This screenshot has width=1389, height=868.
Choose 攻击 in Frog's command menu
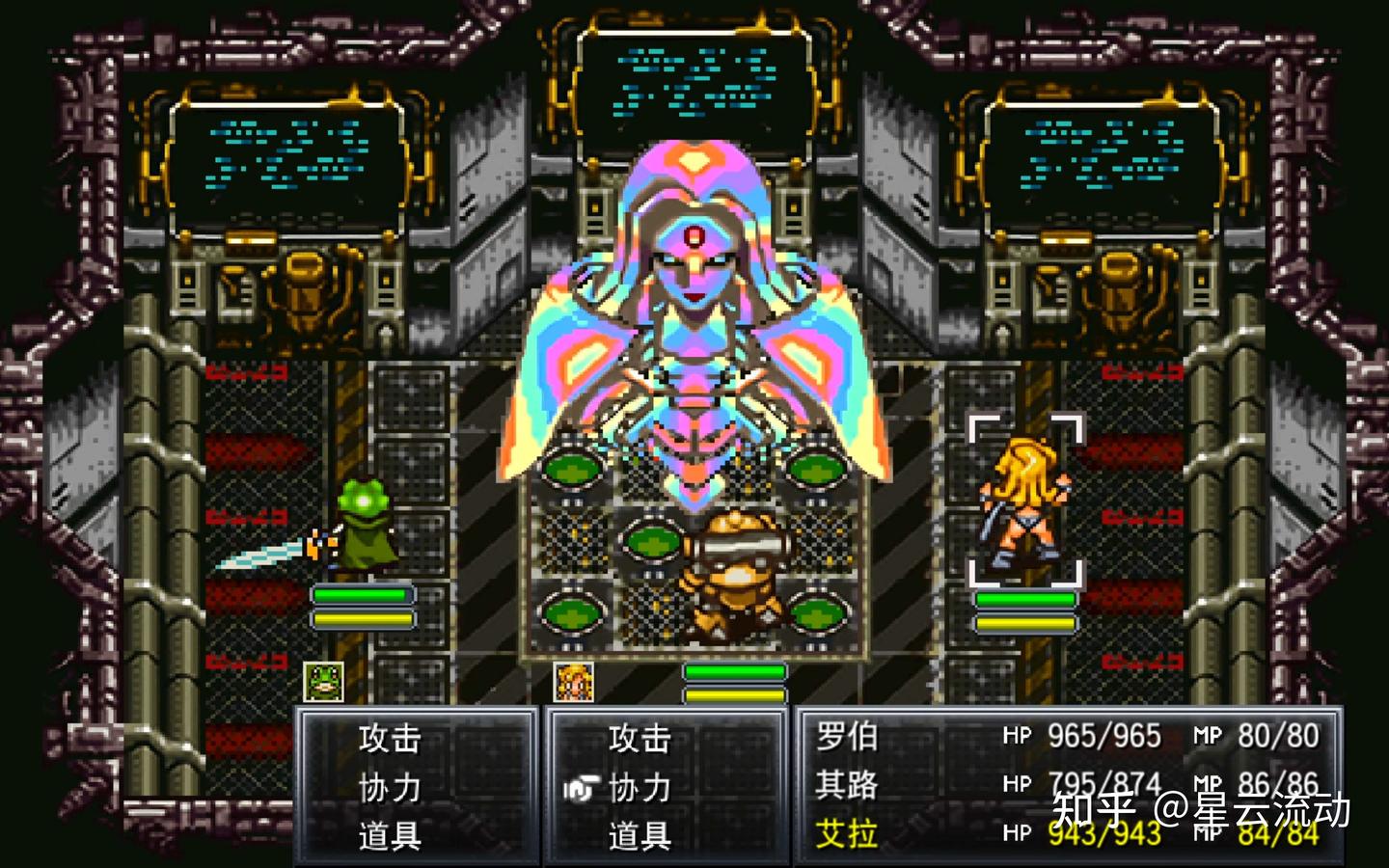tap(390, 739)
